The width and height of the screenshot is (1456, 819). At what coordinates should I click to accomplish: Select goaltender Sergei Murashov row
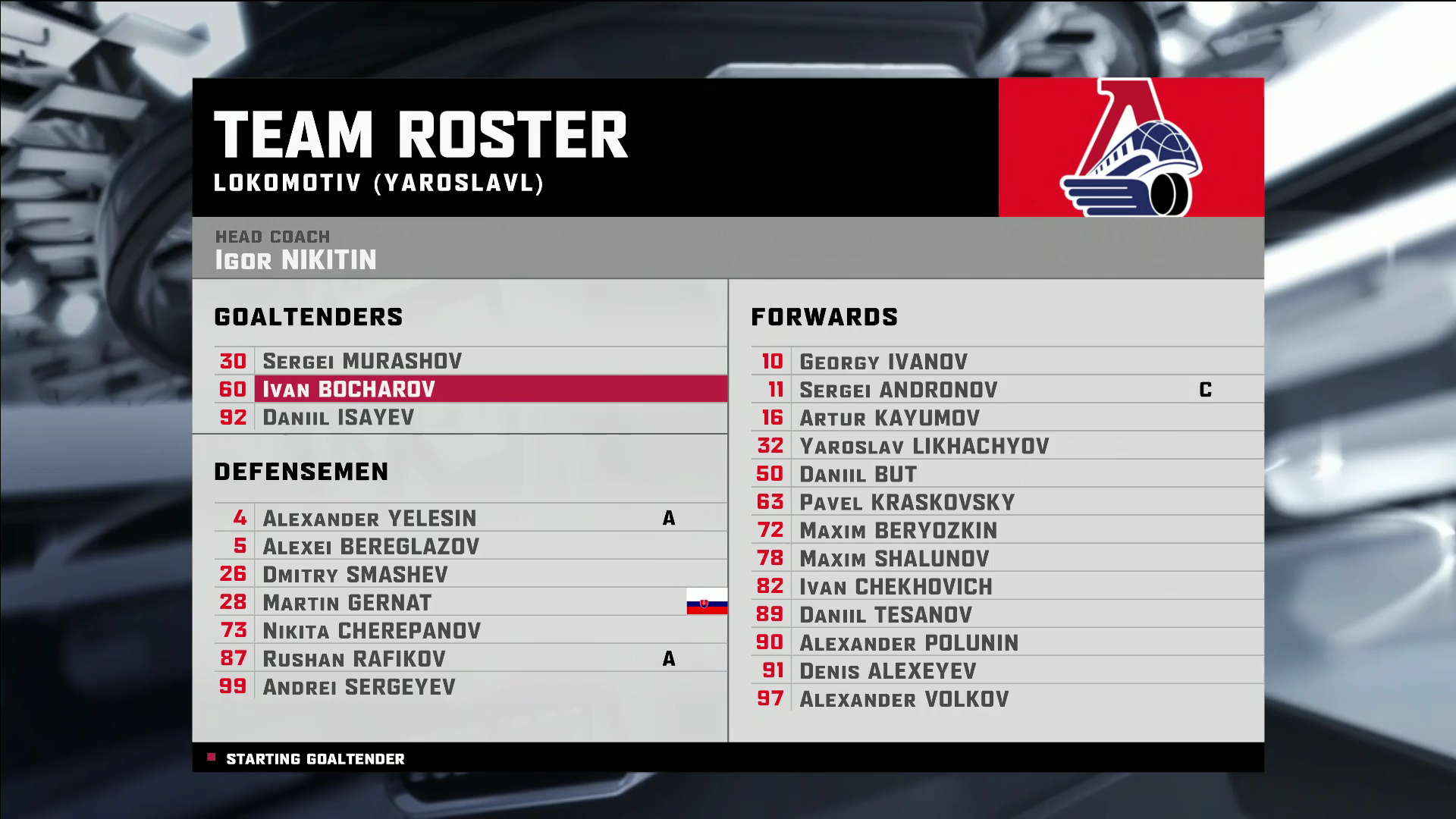tap(362, 361)
